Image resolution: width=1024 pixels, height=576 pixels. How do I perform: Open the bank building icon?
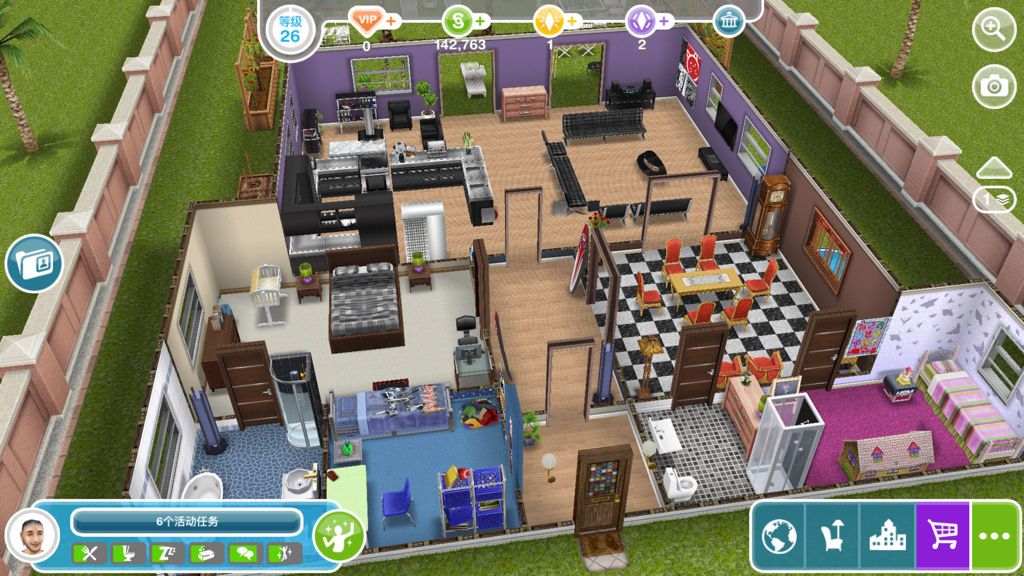pos(729,21)
